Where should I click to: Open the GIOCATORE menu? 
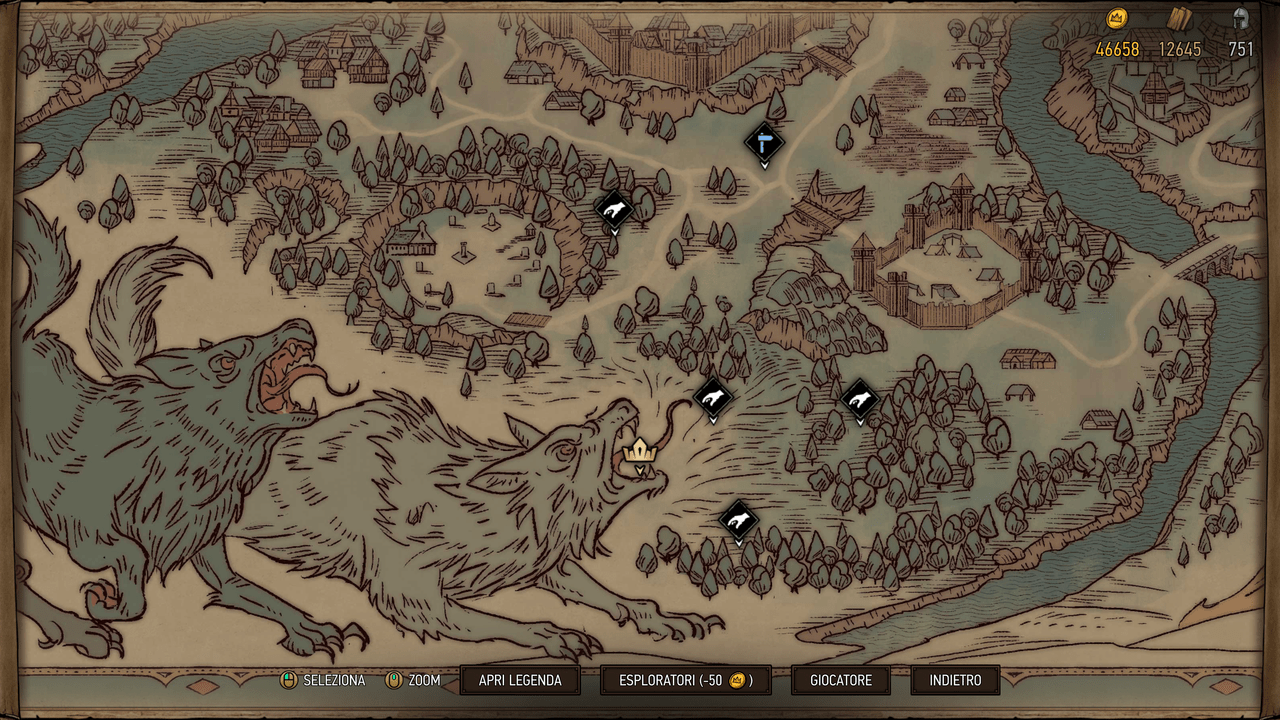click(x=839, y=680)
